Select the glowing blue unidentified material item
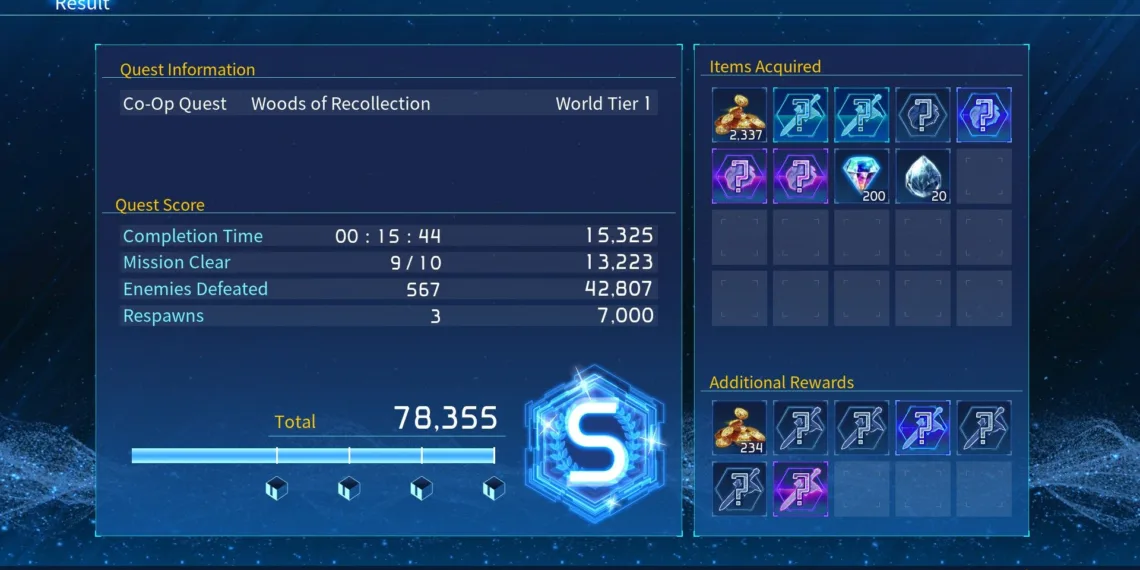 click(x=983, y=115)
